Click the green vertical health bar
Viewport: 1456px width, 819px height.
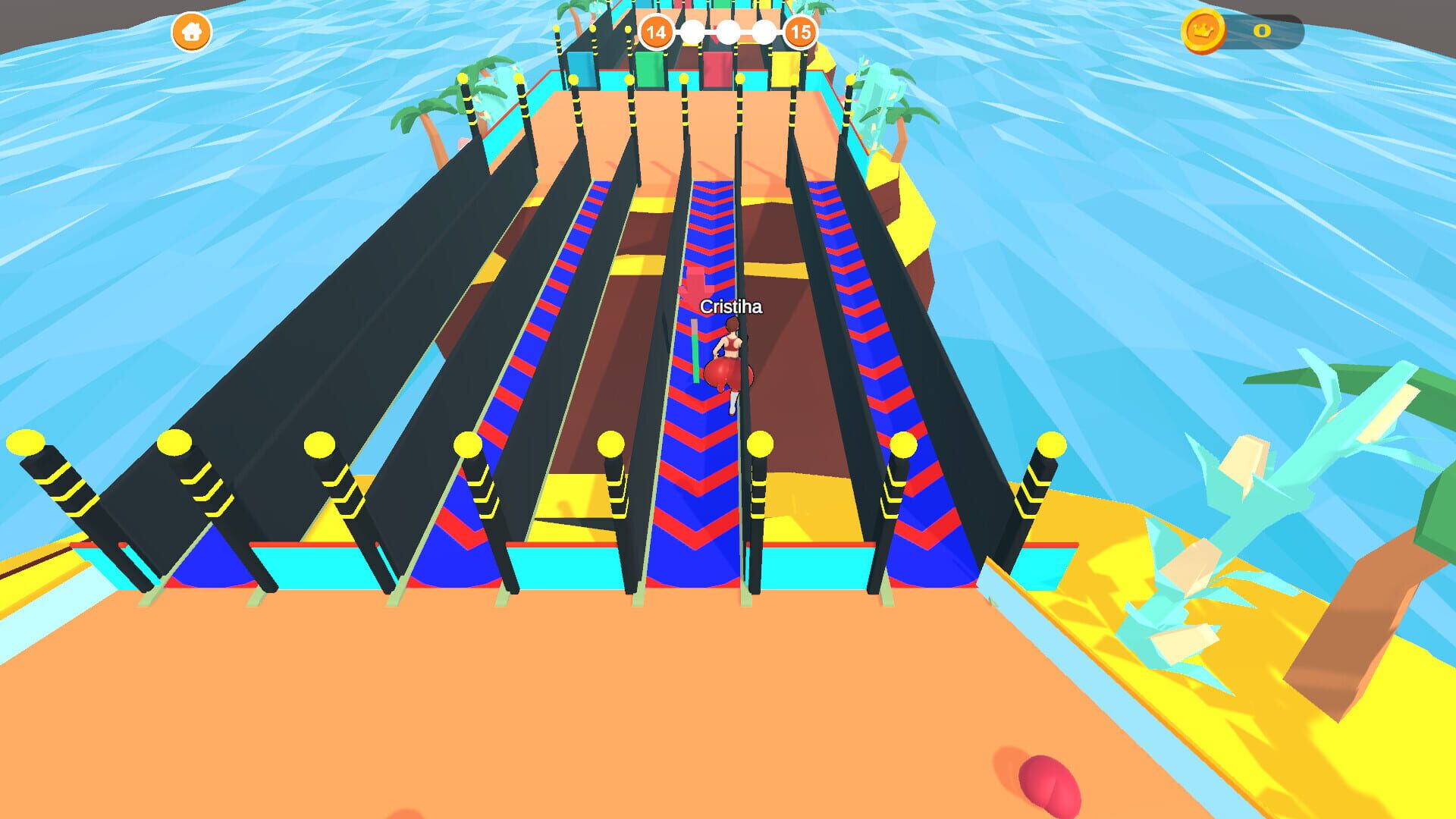tap(695, 356)
